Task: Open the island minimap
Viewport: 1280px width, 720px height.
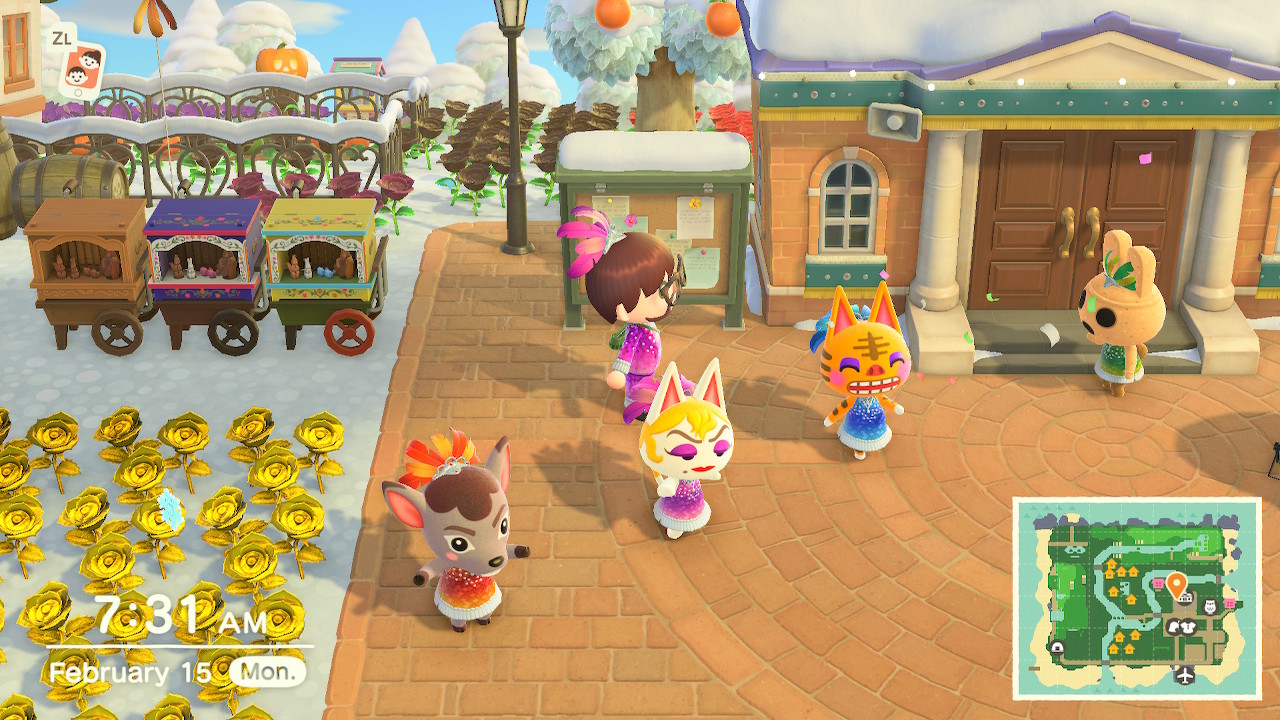Action: point(1136,598)
